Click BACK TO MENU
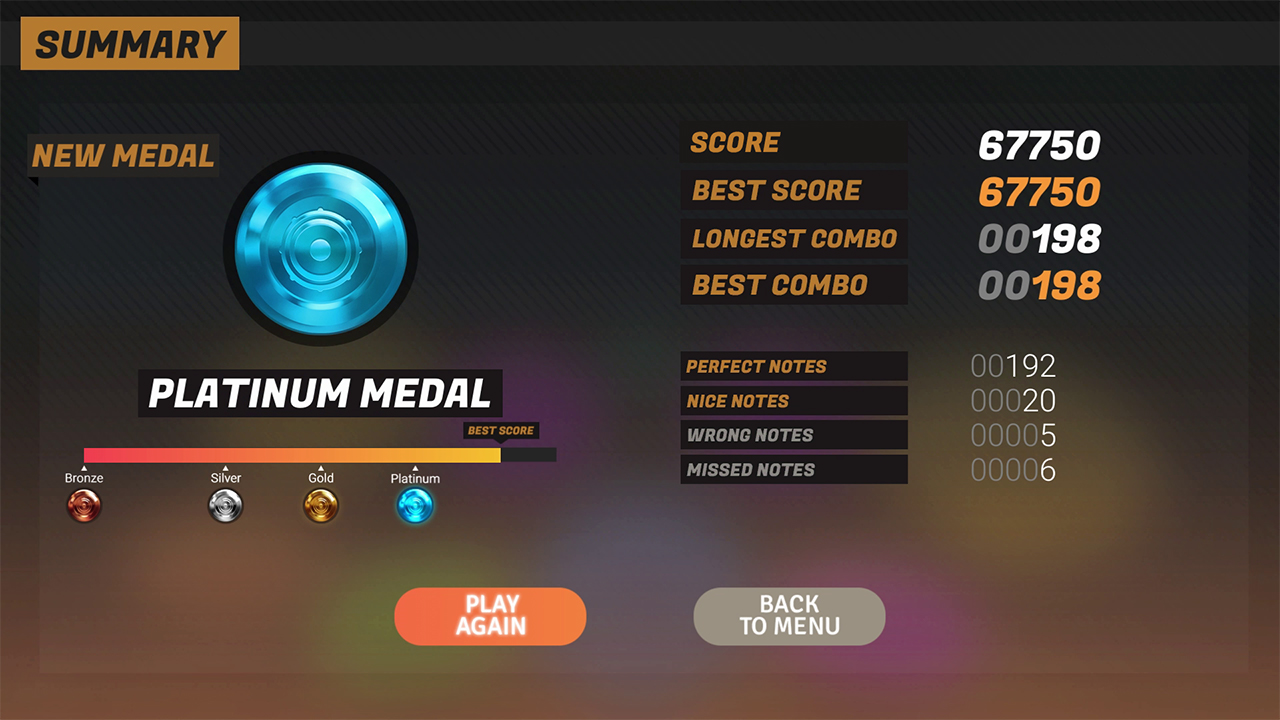The height and width of the screenshot is (720, 1280). coord(789,616)
